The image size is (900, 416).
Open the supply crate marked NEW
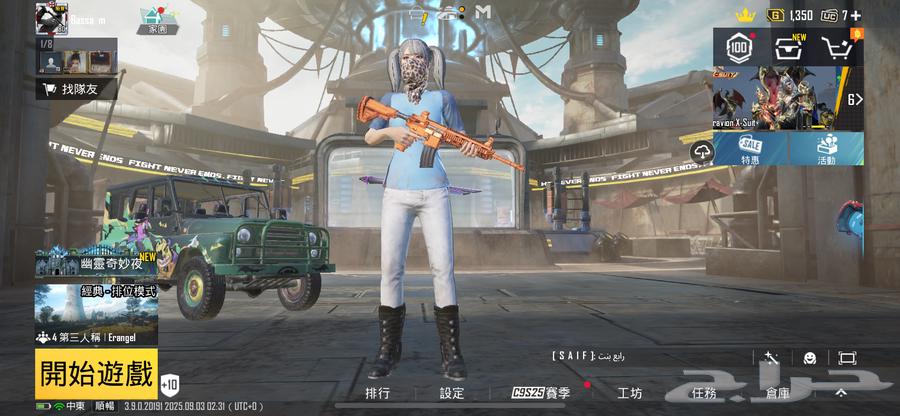coord(790,46)
